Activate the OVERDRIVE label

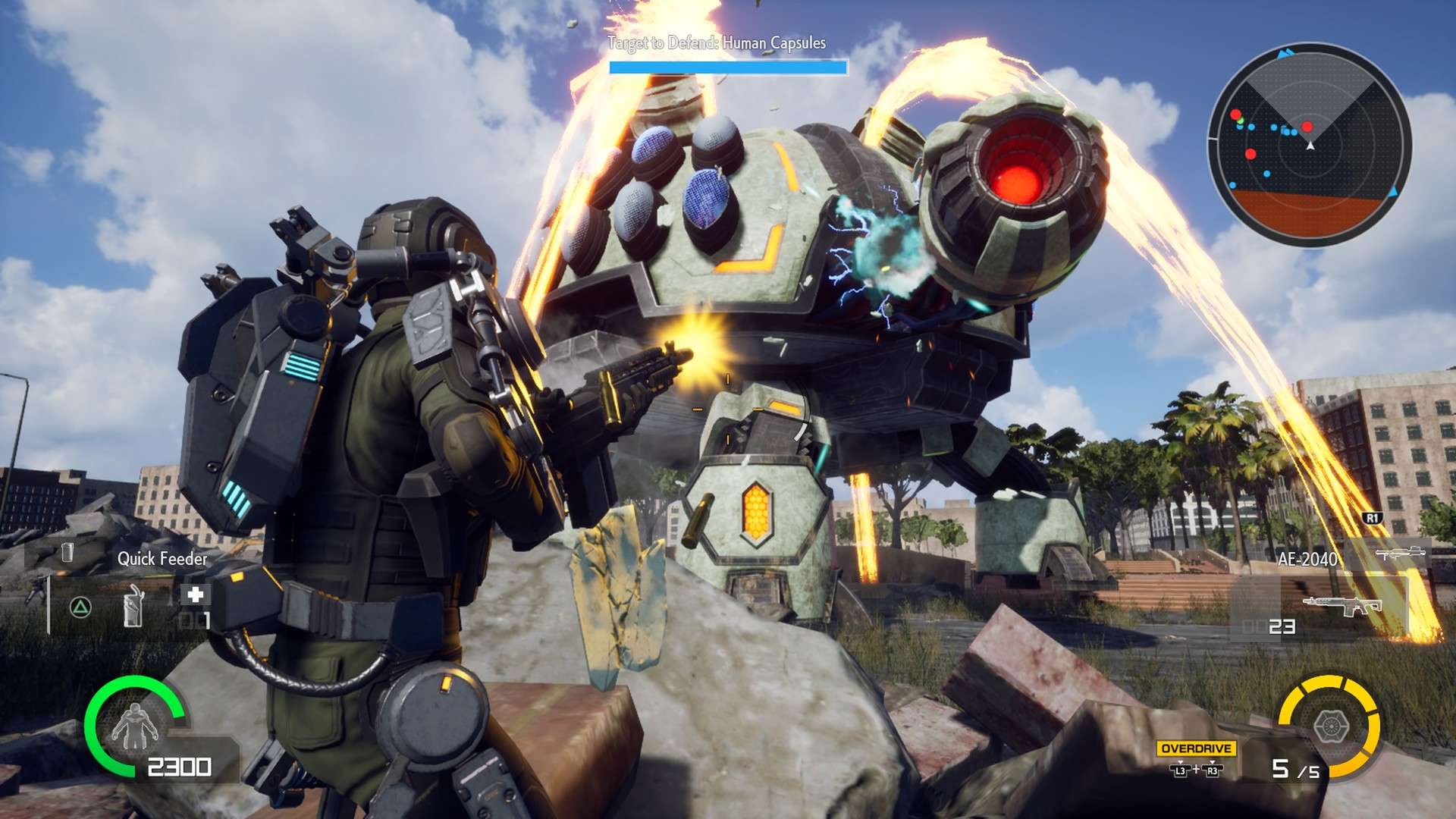(1196, 748)
